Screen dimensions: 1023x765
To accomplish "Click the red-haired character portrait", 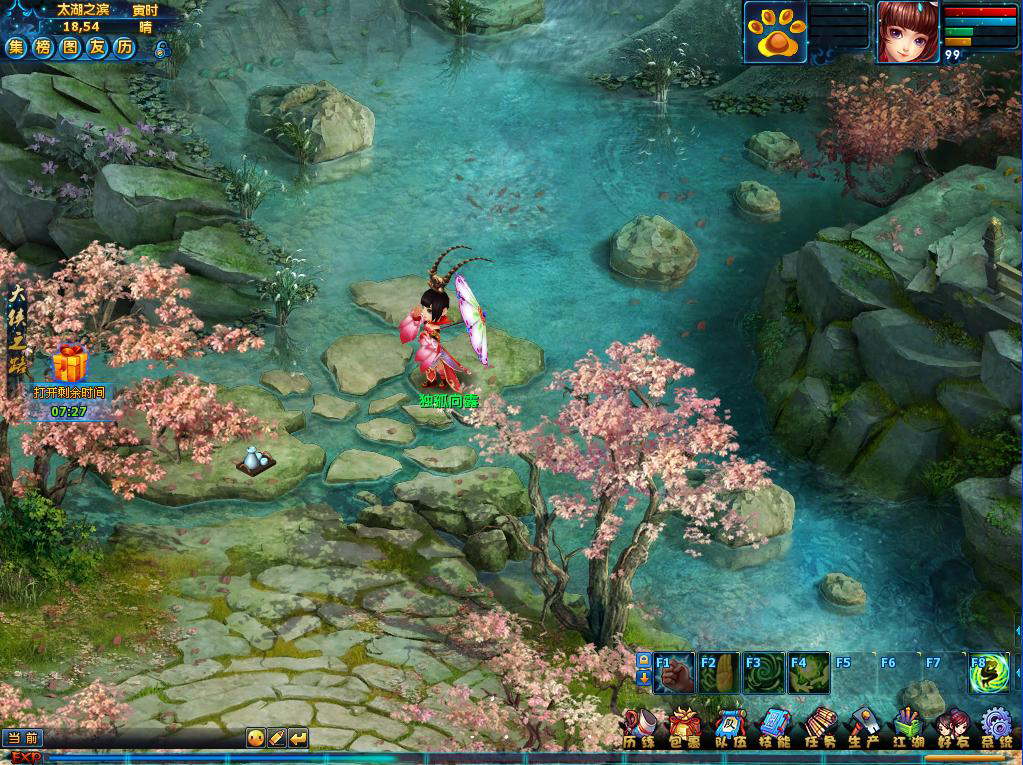I will tap(907, 32).
